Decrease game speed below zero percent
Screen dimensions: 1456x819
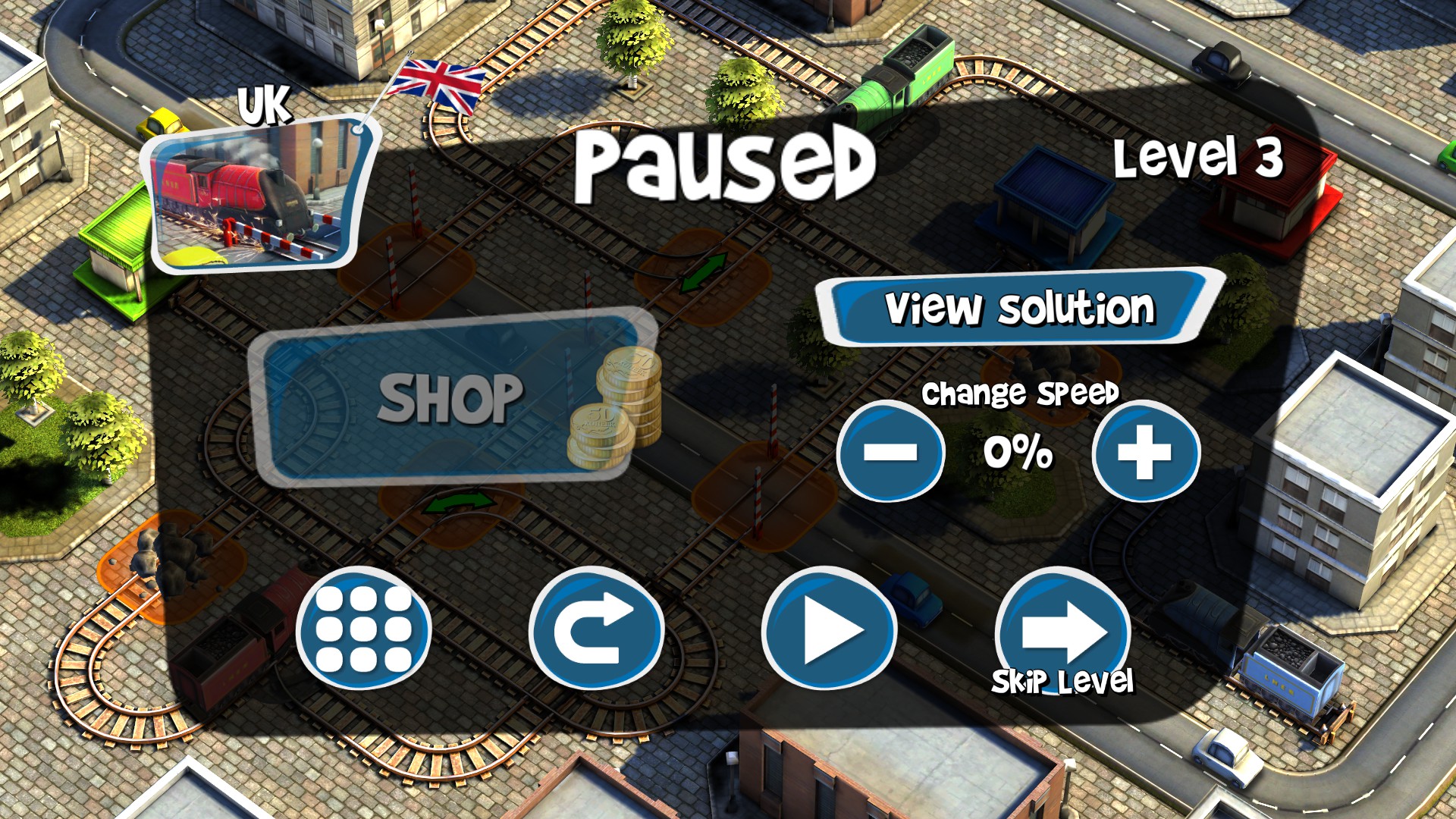pos(891,453)
